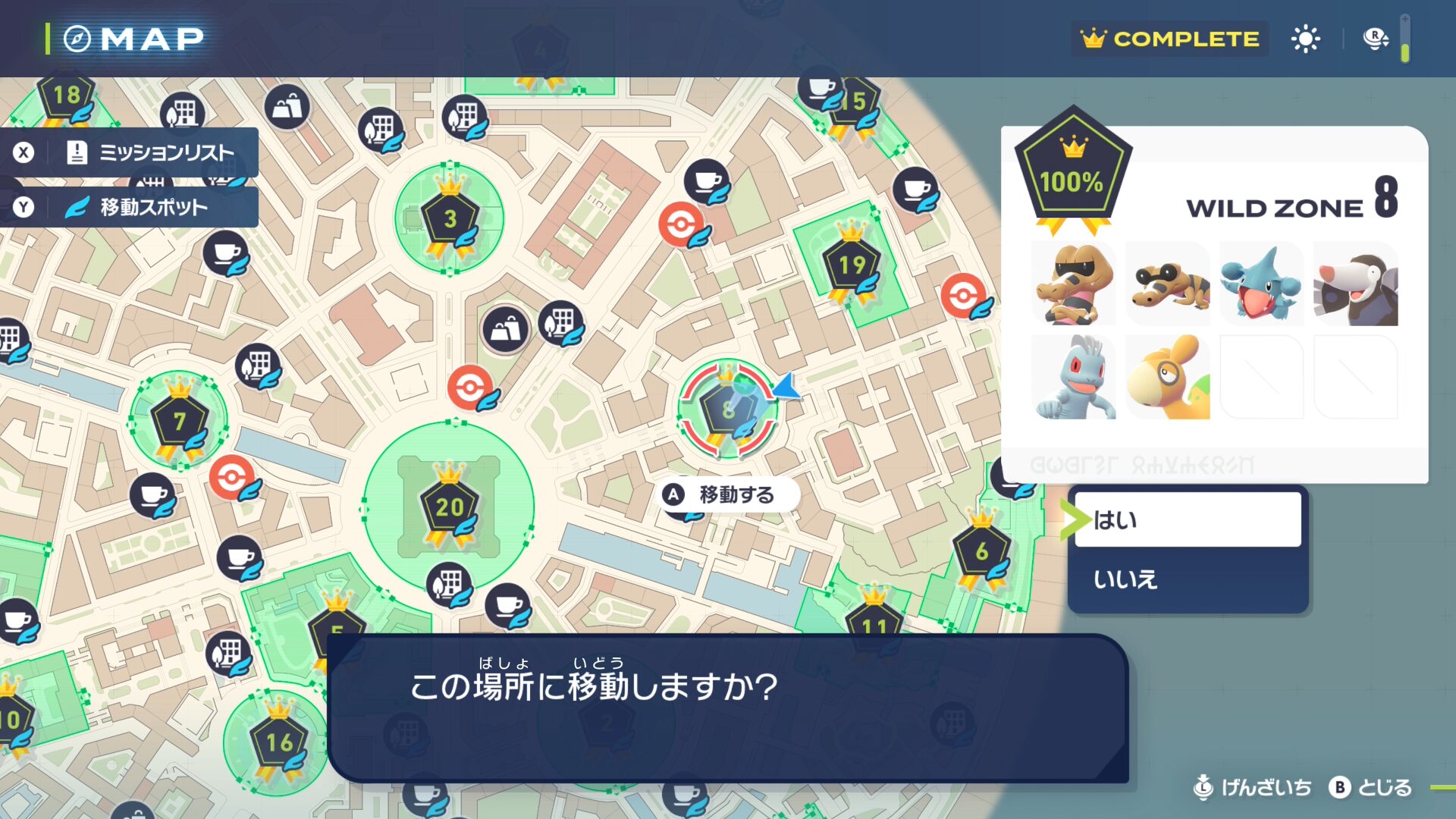
Task: Select Wild Zone 6 map marker
Action: click(981, 551)
